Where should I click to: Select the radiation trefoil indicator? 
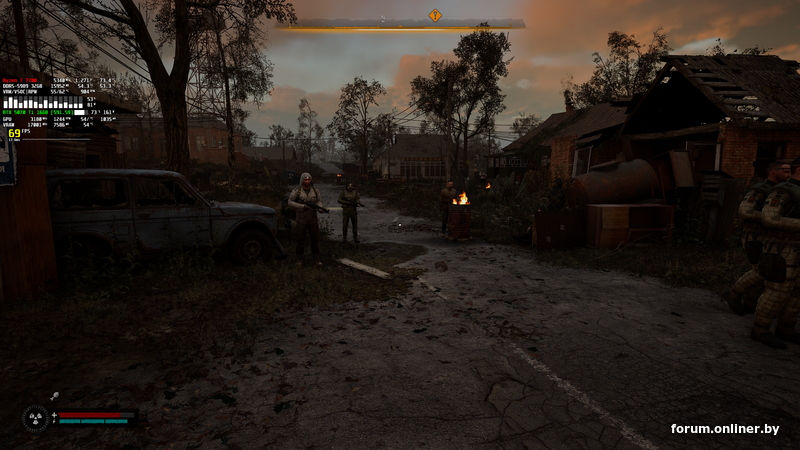(x=36, y=417)
